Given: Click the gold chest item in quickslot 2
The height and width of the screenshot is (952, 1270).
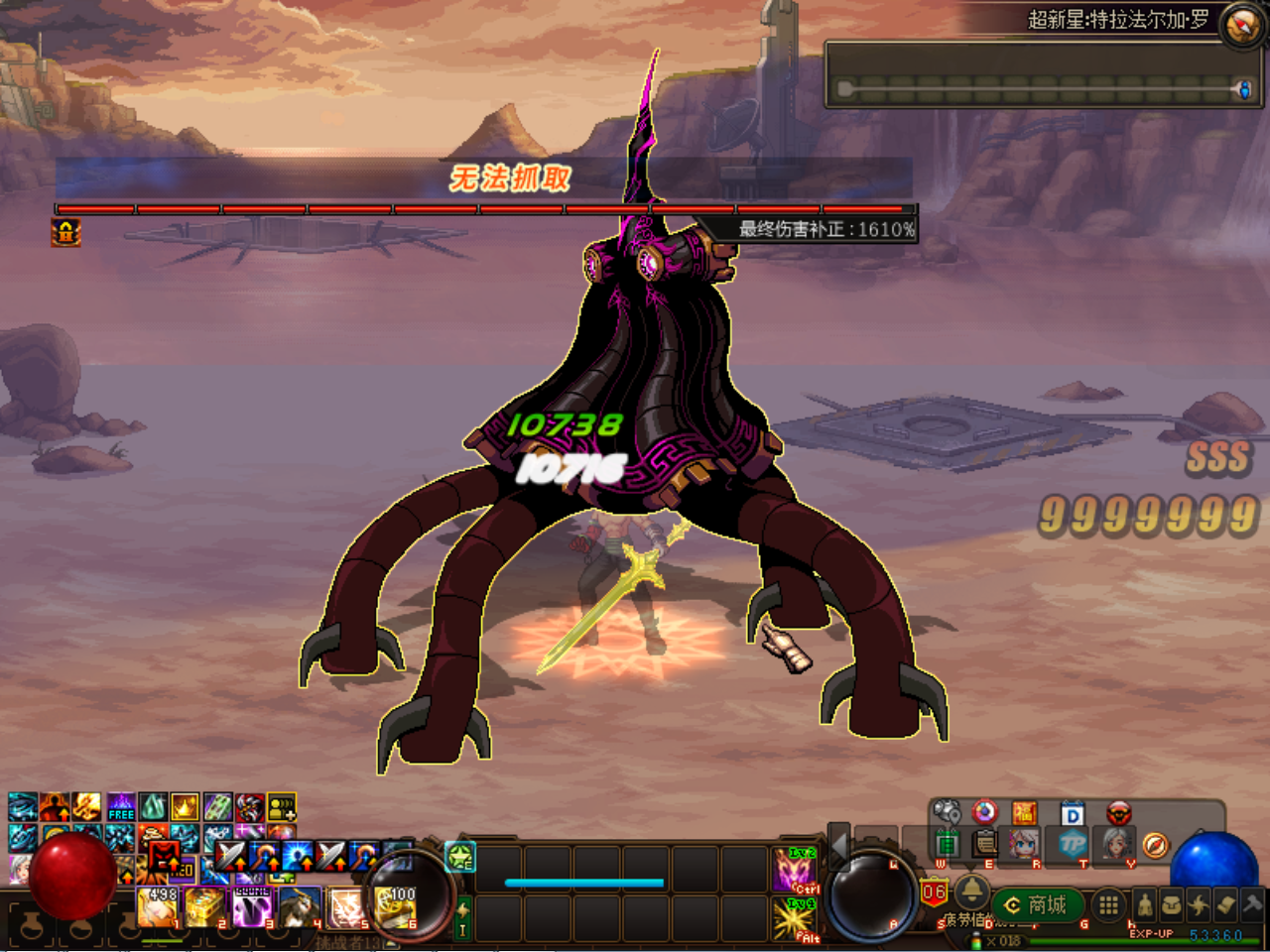Looking at the screenshot, I should (203, 906).
